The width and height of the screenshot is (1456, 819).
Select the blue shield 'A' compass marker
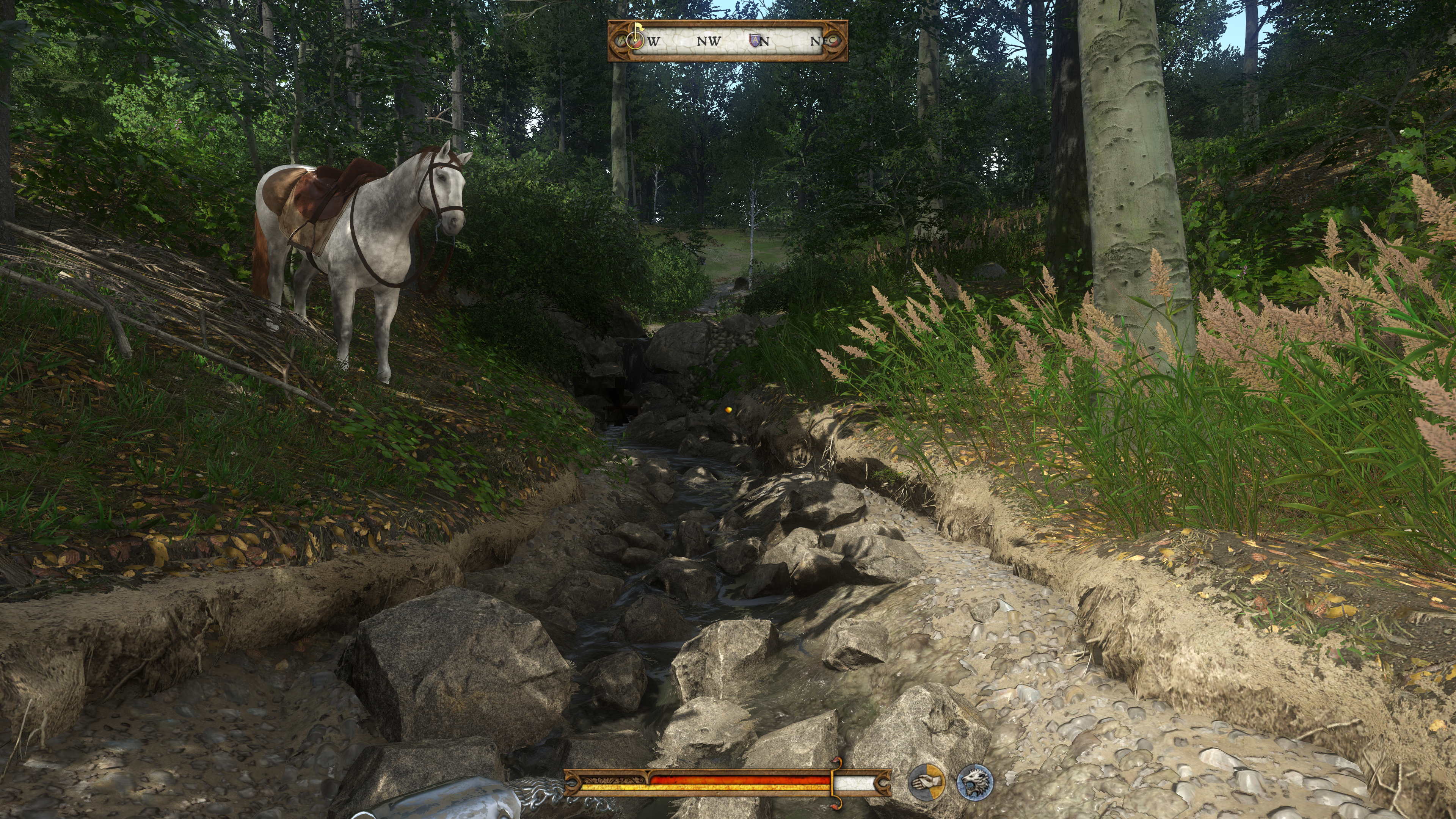pyautogui.click(x=755, y=40)
